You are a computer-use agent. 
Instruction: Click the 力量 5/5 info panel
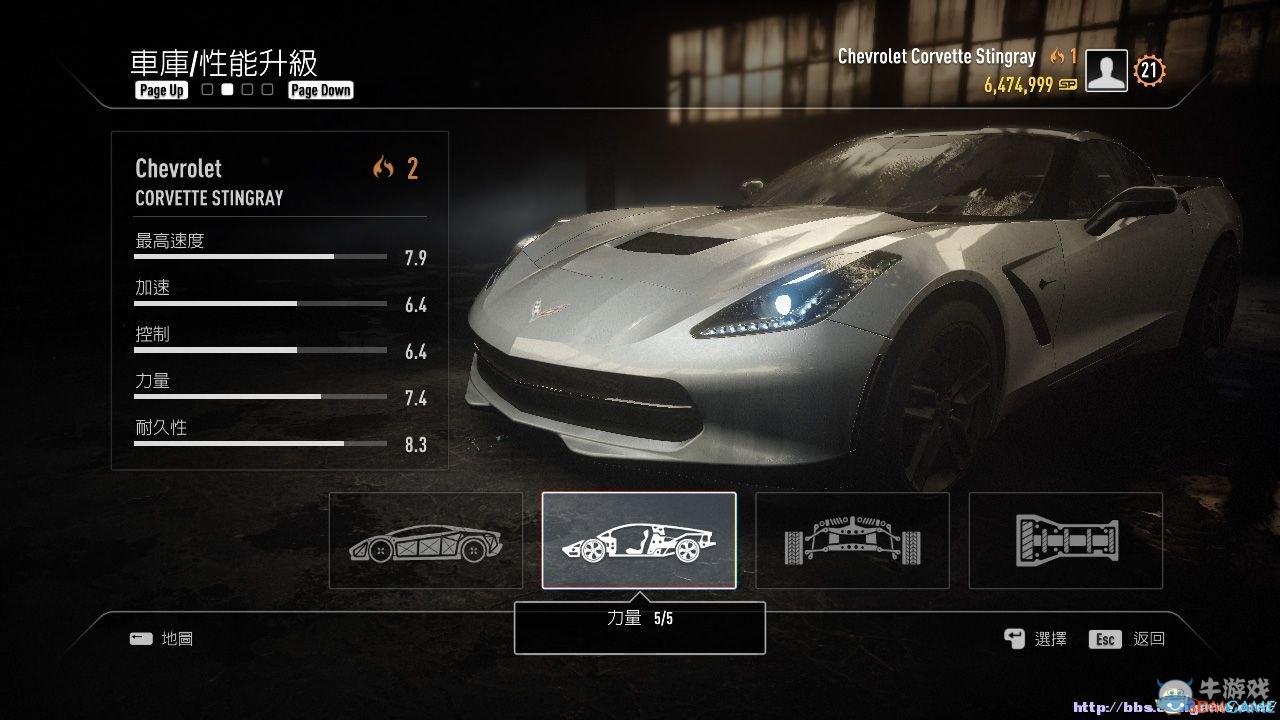click(x=639, y=627)
